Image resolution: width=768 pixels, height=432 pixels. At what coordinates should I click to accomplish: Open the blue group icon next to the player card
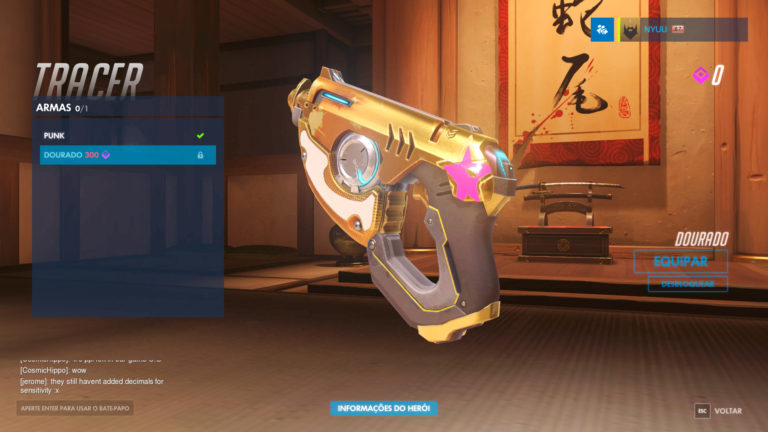pos(602,31)
